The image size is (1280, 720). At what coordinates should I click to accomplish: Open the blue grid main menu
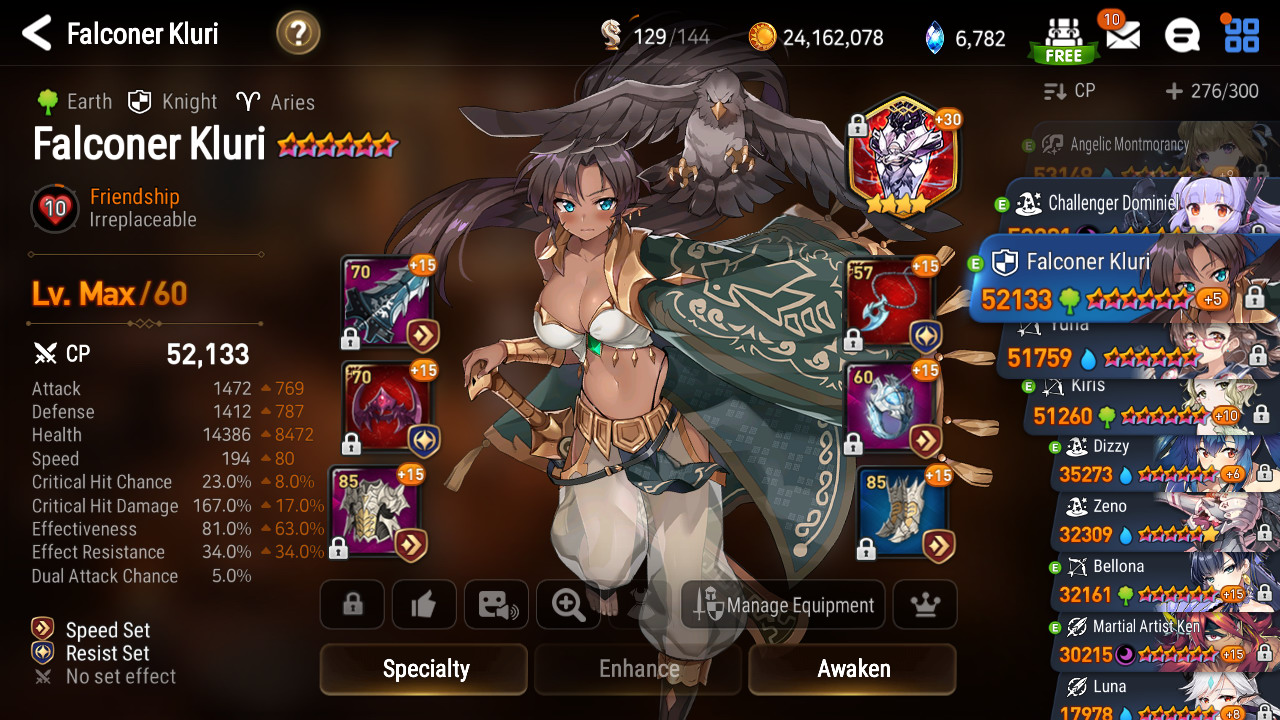tap(1242, 35)
